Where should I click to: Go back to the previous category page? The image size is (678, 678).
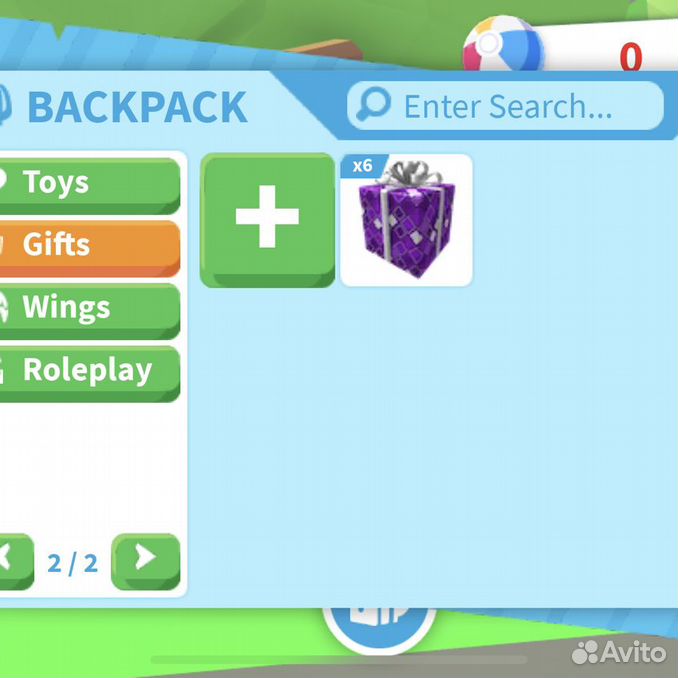click(10, 559)
